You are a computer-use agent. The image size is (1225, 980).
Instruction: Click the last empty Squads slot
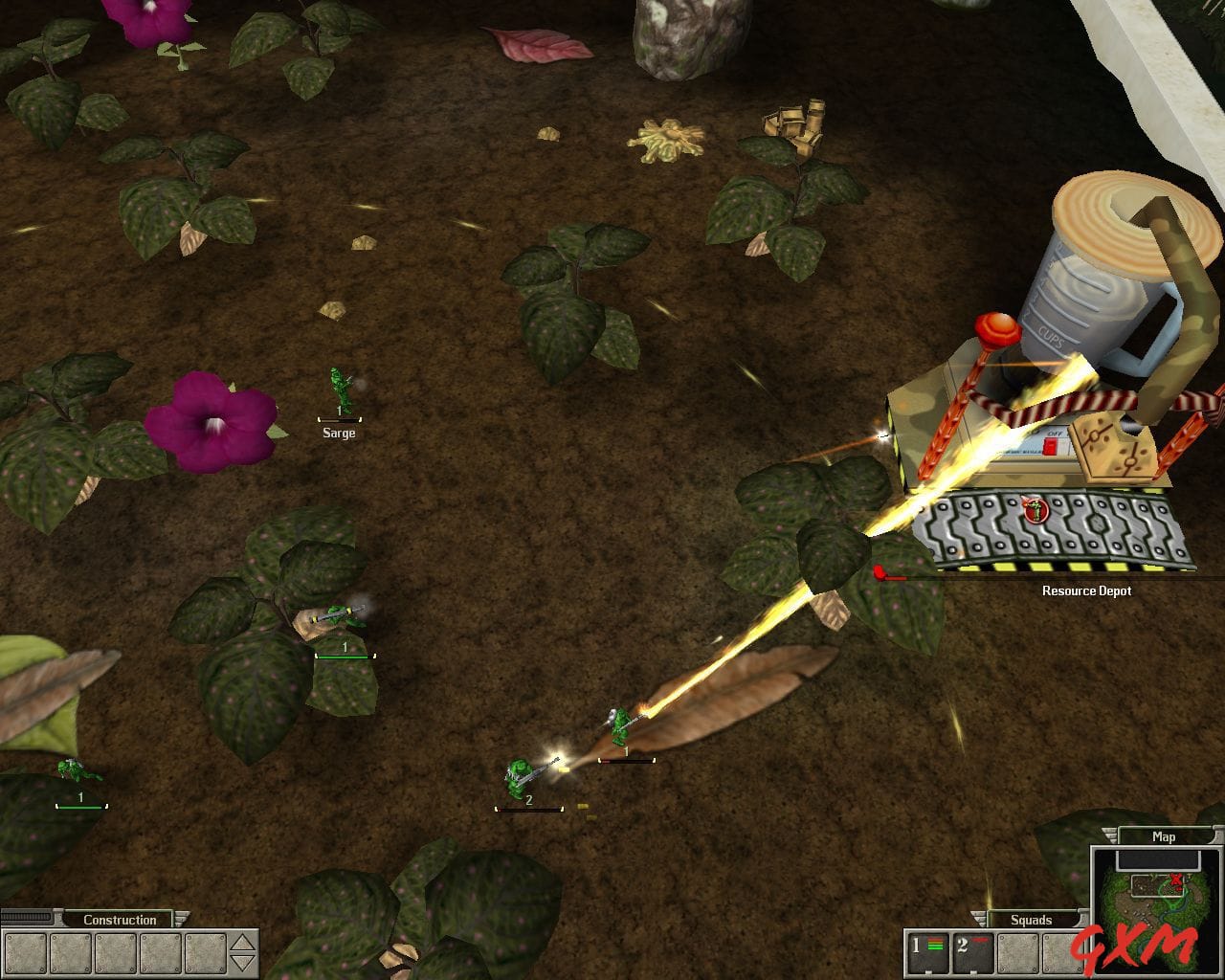point(1062,952)
